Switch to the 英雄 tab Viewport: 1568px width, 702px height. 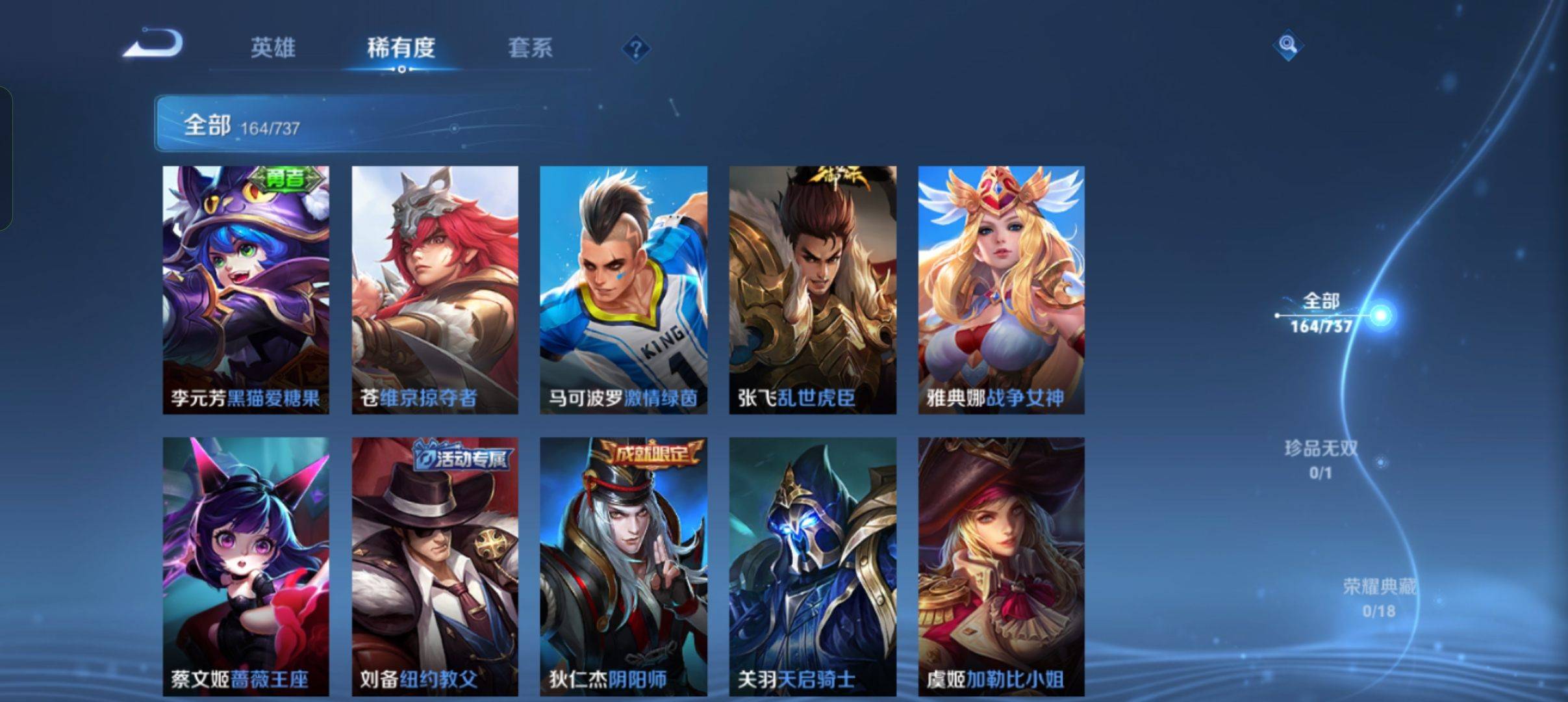tap(273, 47)
